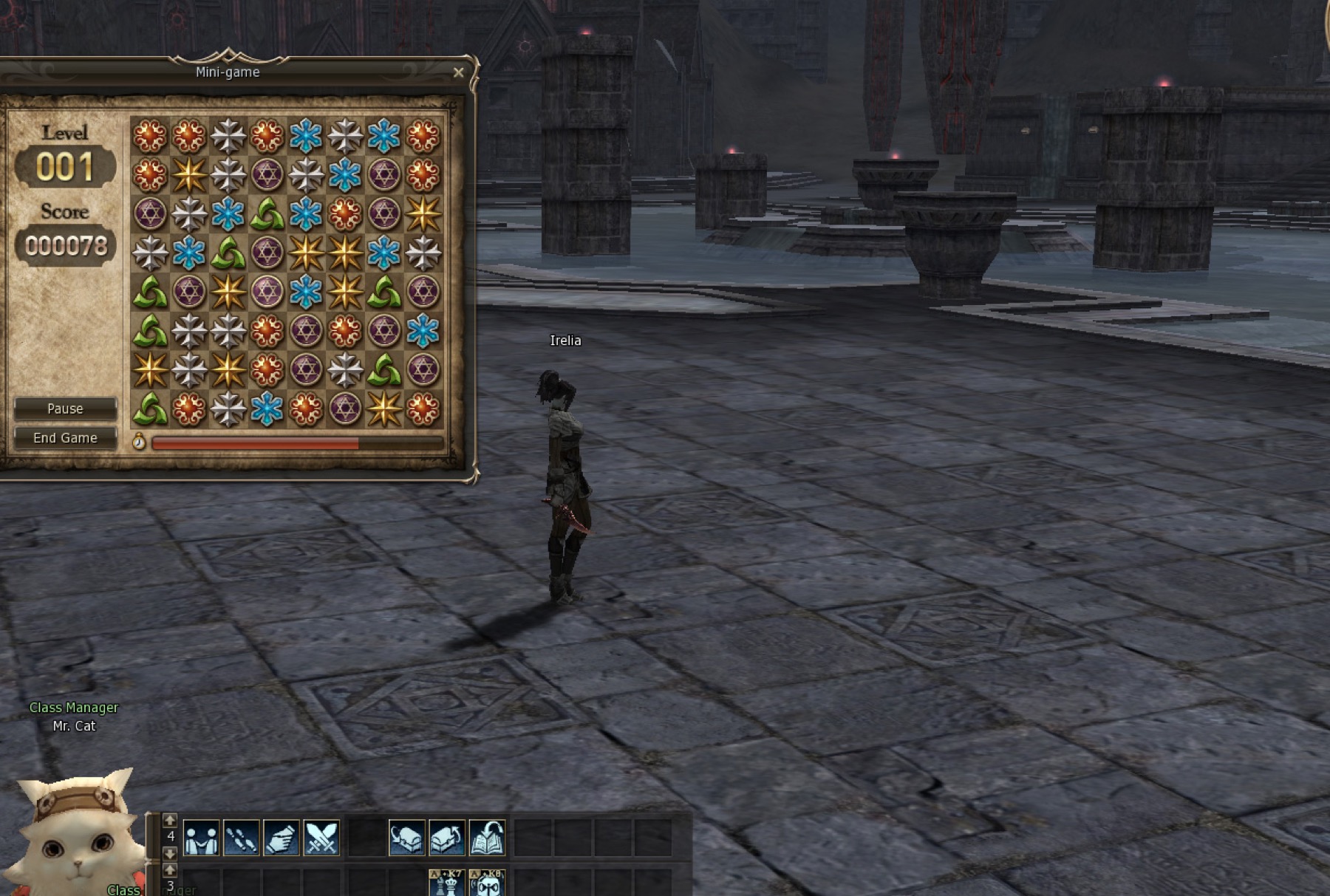Click the chest with outward arrow icon
This screenshot has width=1330, height=896.
pyautogui.click(x=447, y=838)
